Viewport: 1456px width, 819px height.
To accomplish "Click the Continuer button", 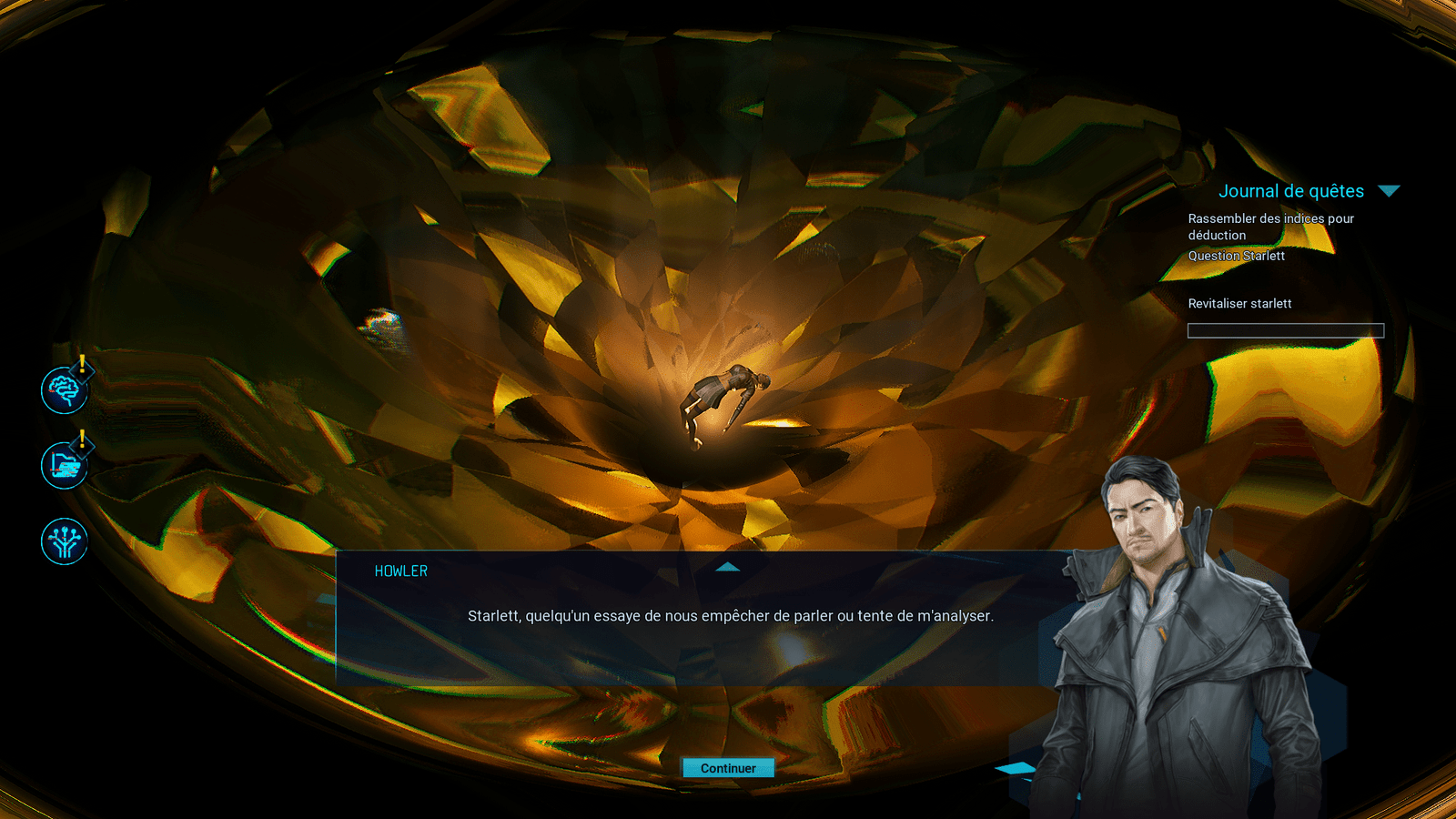I will click(728, 768).
